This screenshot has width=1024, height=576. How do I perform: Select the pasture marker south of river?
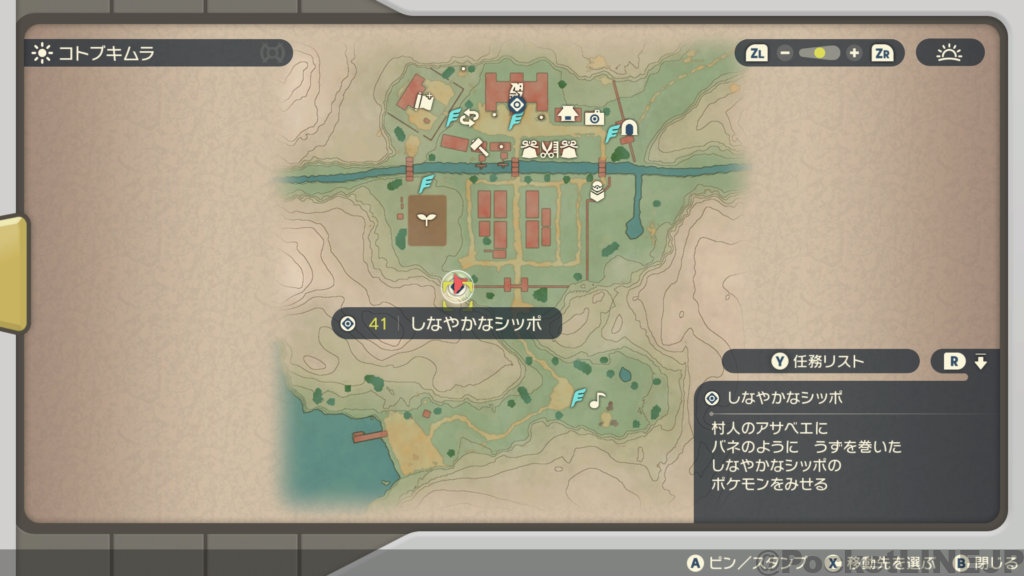point(597,190)
